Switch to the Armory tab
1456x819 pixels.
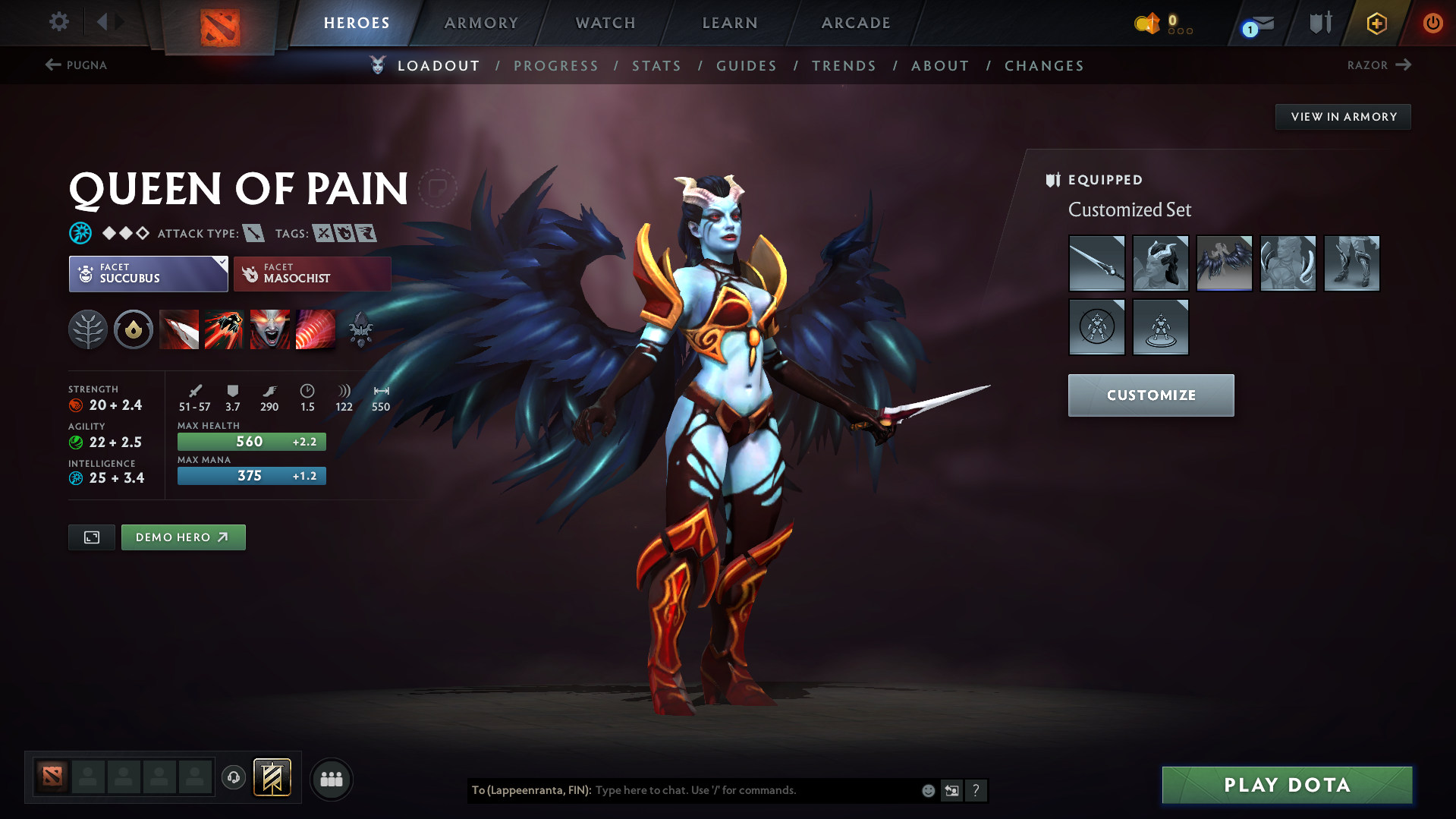click(x=481, y=23)
